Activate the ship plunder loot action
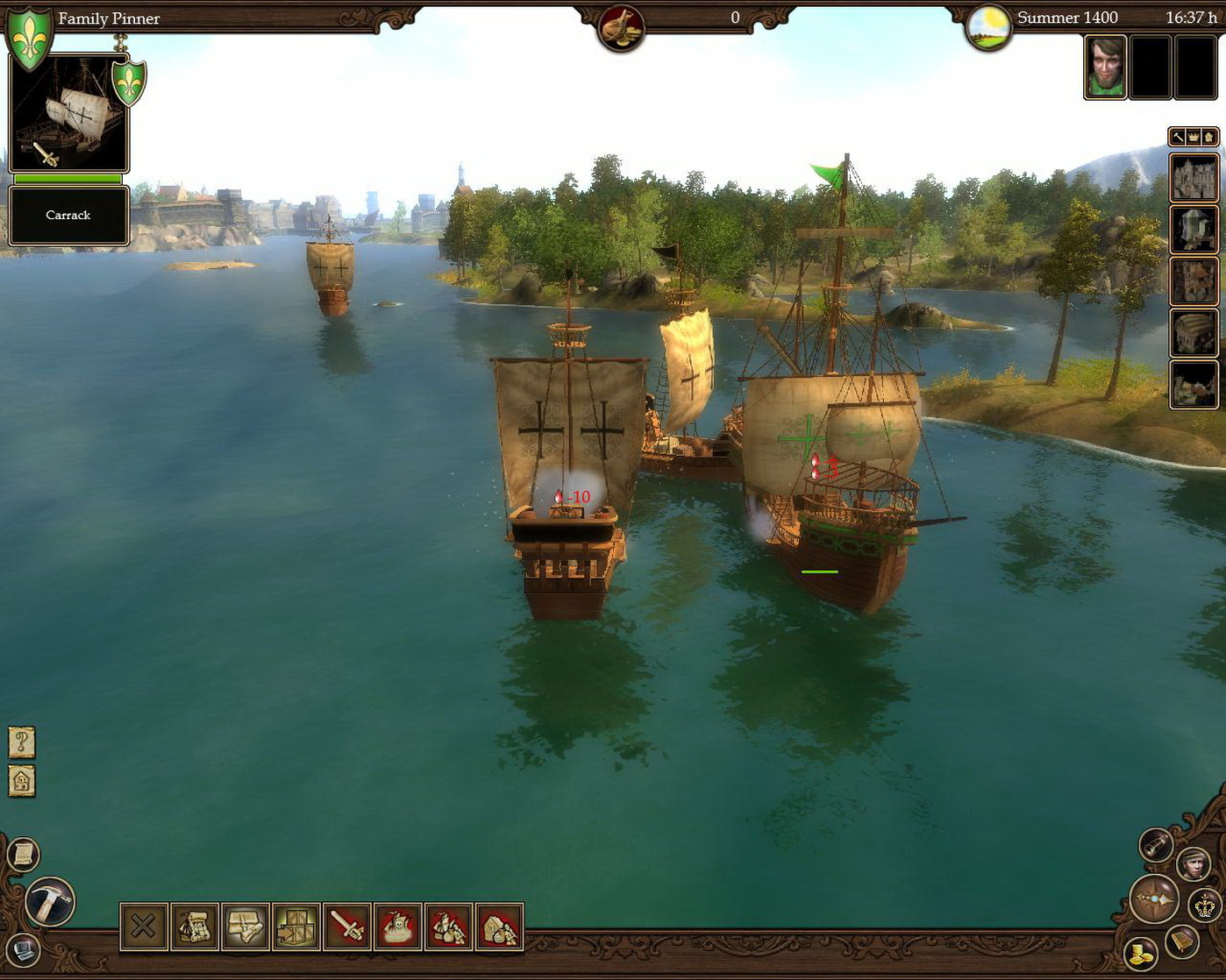This screenshot has width=1226, height=980. pos(449,927)
